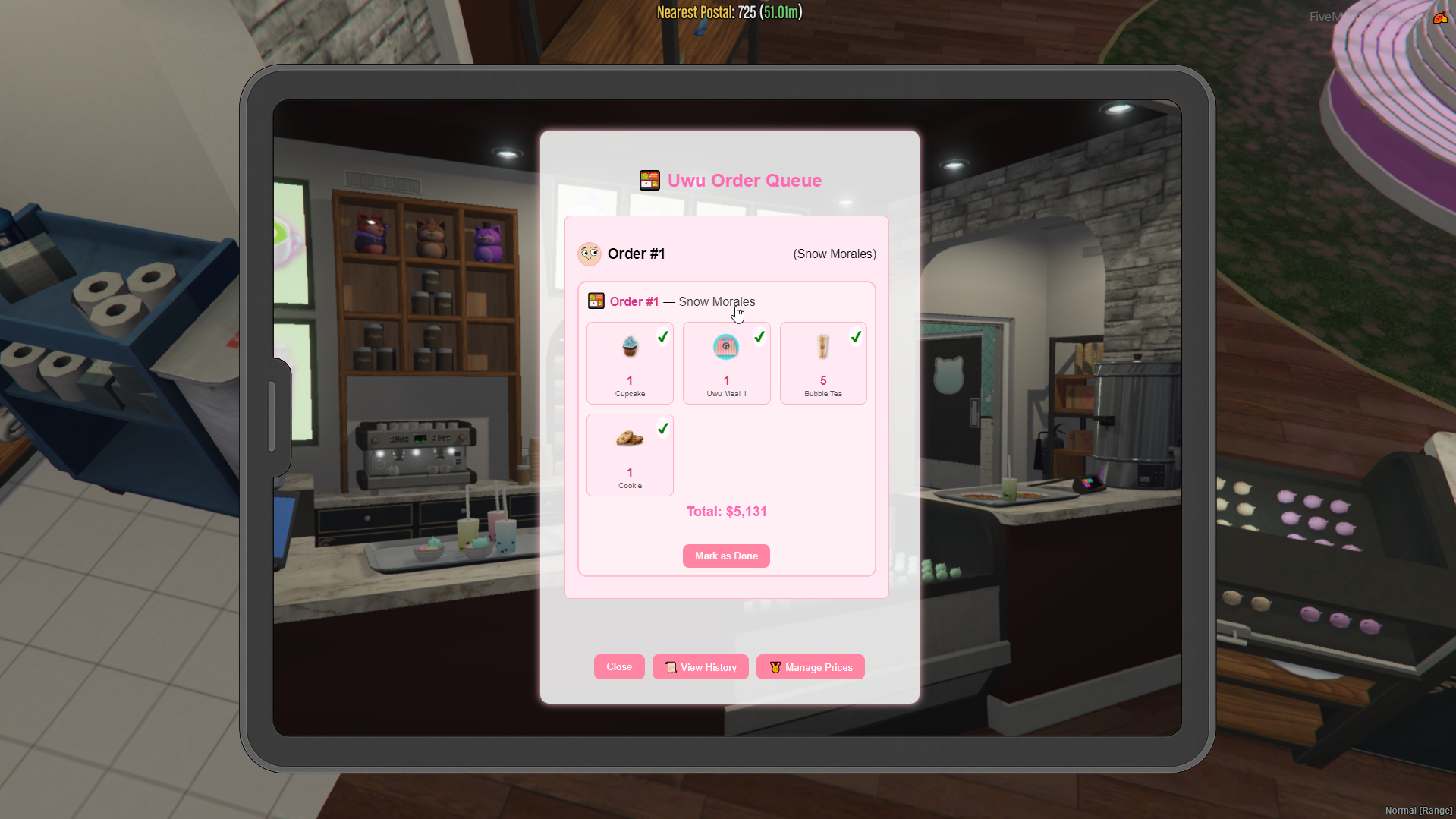Image resolution: width=1456 pixels, height=819 pixels.
Task: Click the Snow Morales customer name
Action: [834, 254]
